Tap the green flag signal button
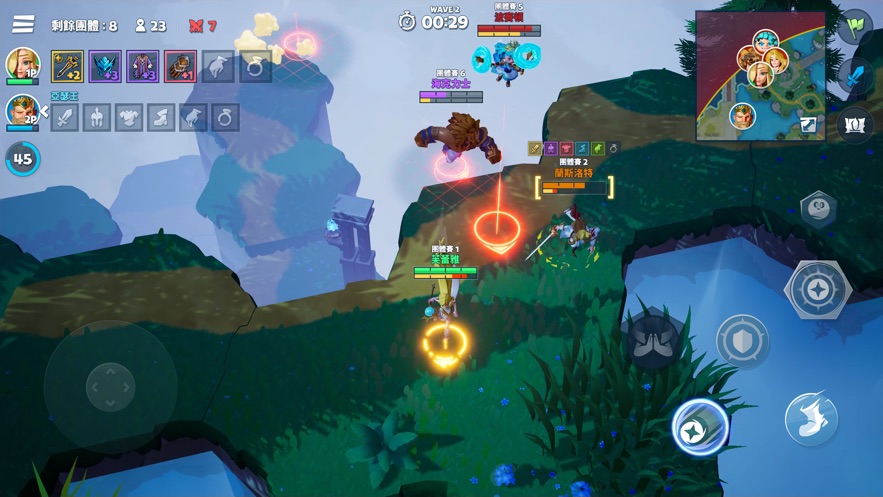The image size is (883, 497). [x=855, y=26]
